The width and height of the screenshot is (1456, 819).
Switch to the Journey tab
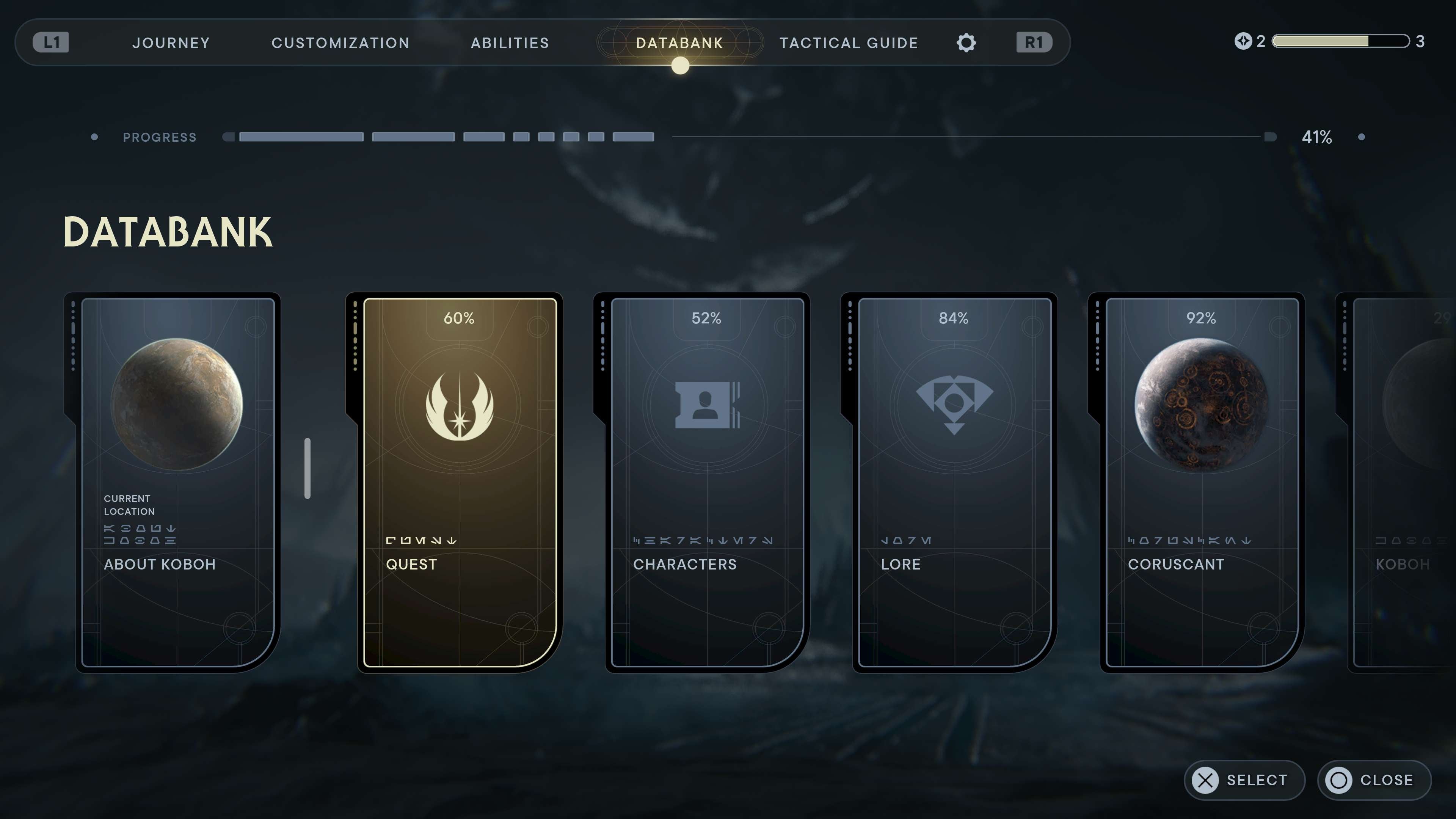pyautogui.click(x=170, y=42)
